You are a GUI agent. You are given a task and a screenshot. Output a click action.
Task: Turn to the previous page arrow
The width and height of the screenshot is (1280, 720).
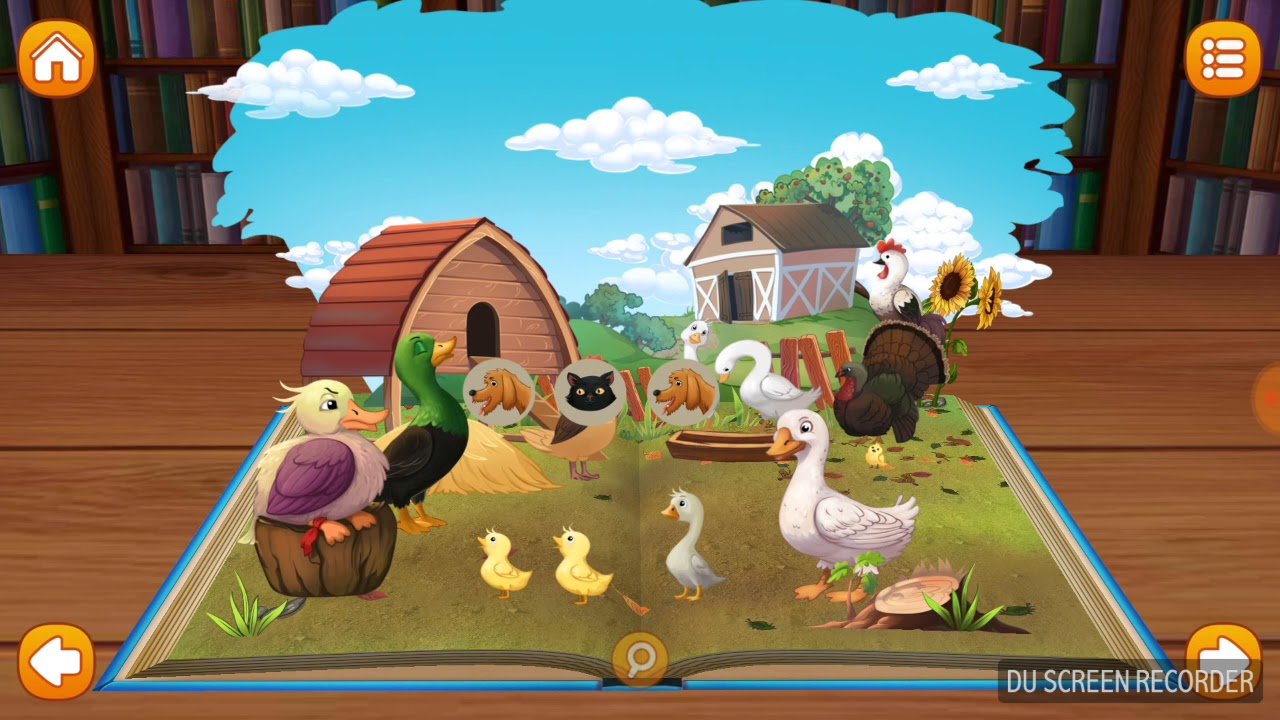56,661
